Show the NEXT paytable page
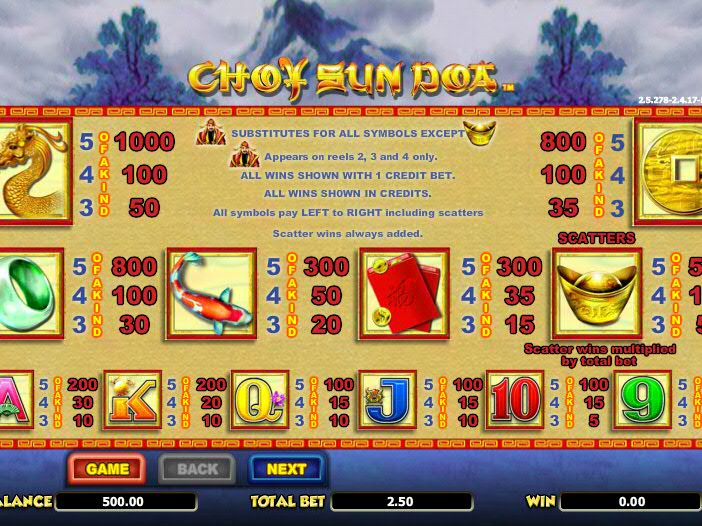The width and height of the screenshot is (702, 526). [x=286, y=468]
